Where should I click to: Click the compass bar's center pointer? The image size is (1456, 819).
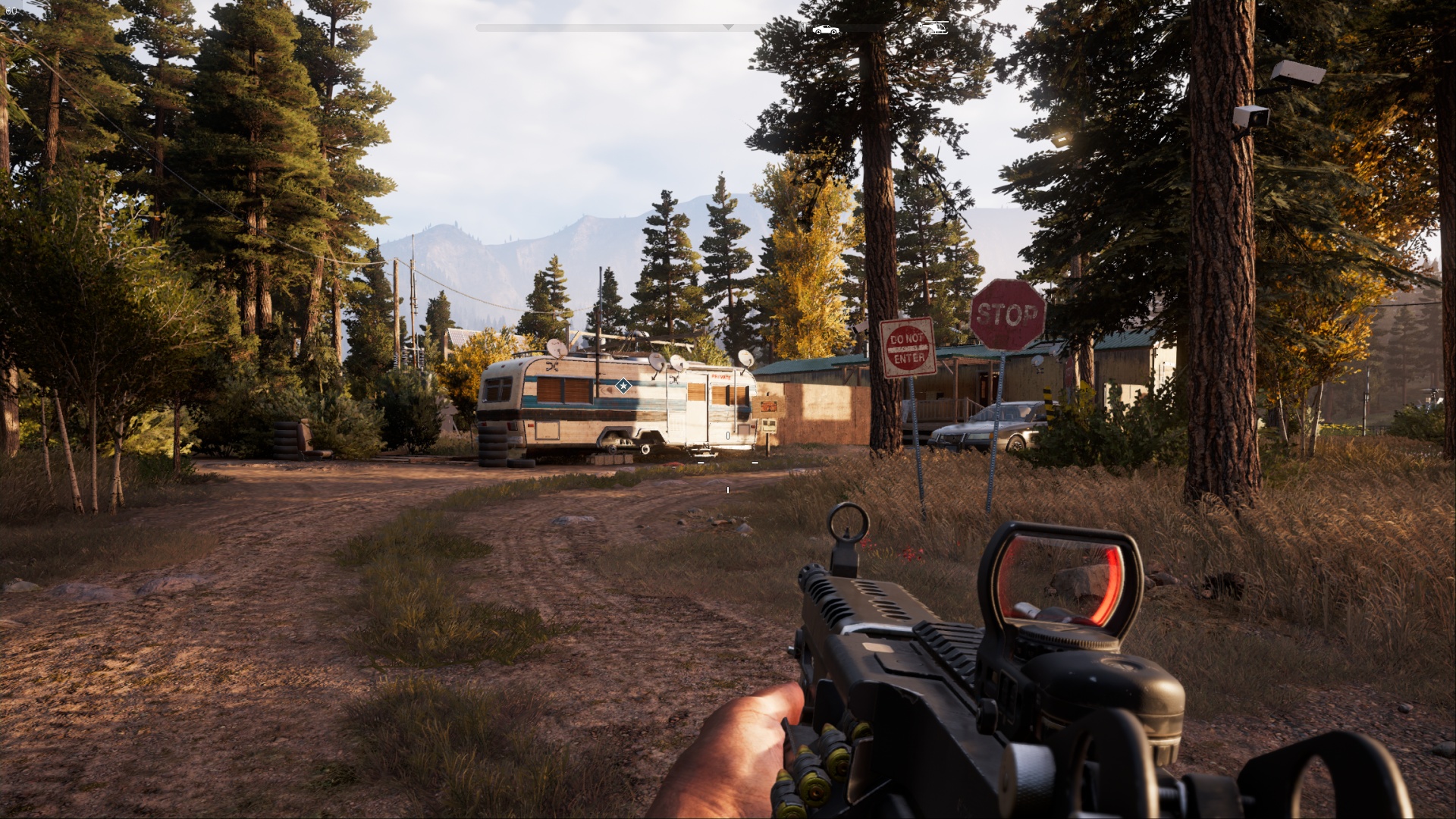point(728,27)
